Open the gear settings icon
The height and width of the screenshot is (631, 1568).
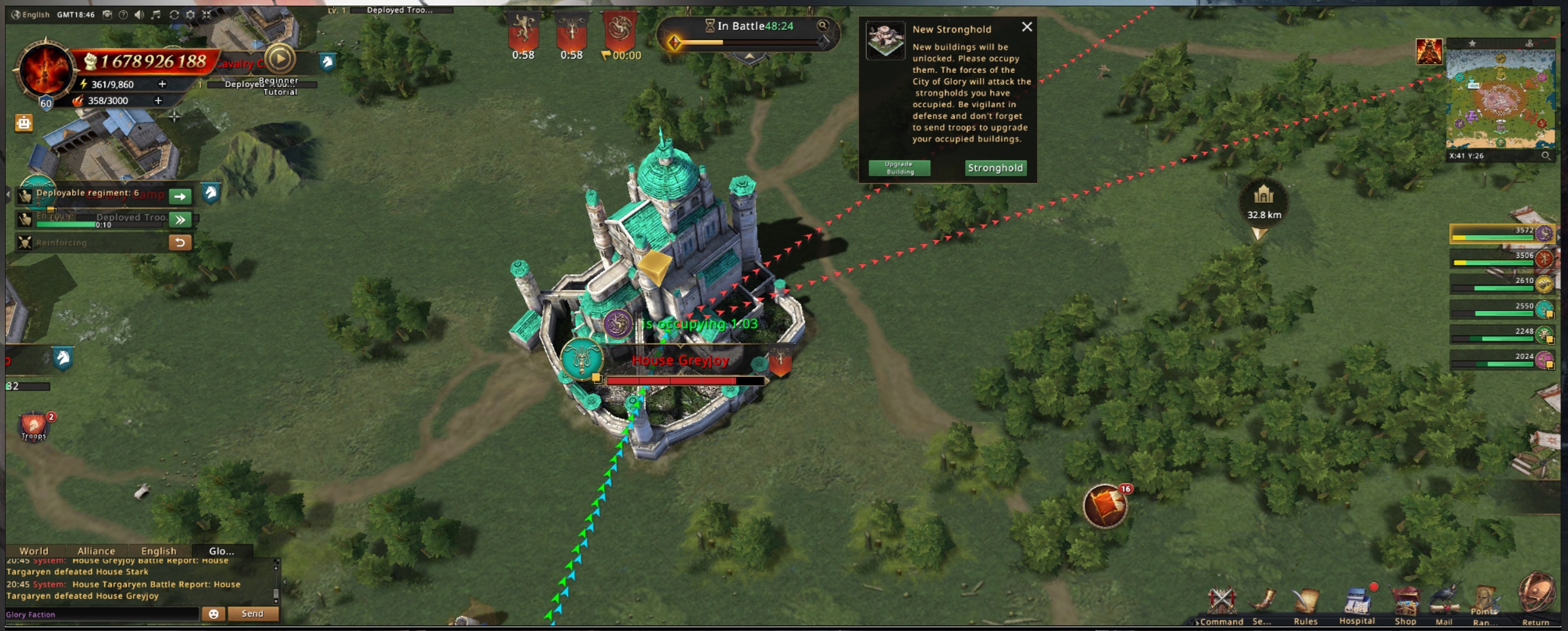point(191,14)
